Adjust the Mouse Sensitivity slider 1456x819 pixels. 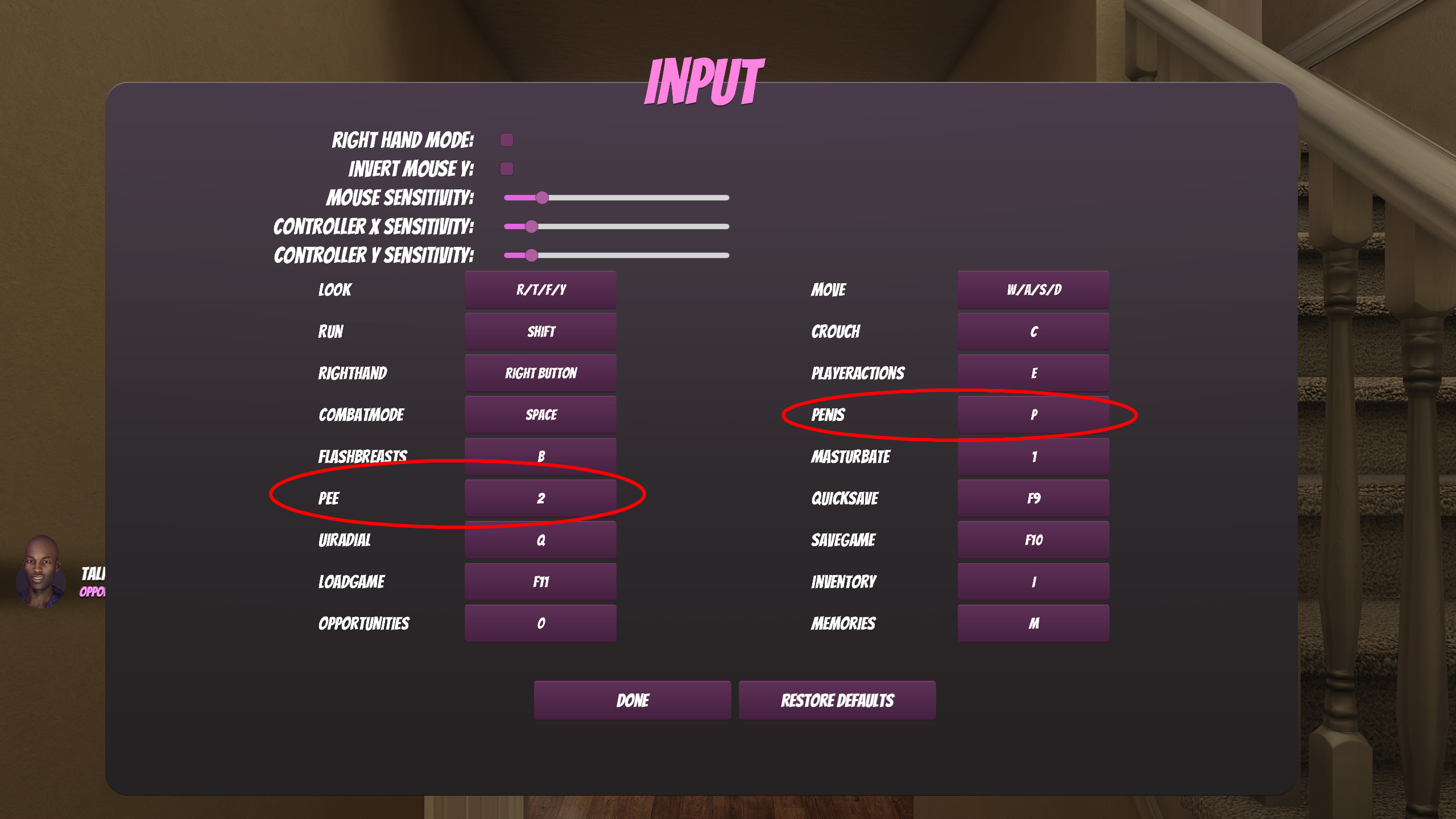(542, 197)
